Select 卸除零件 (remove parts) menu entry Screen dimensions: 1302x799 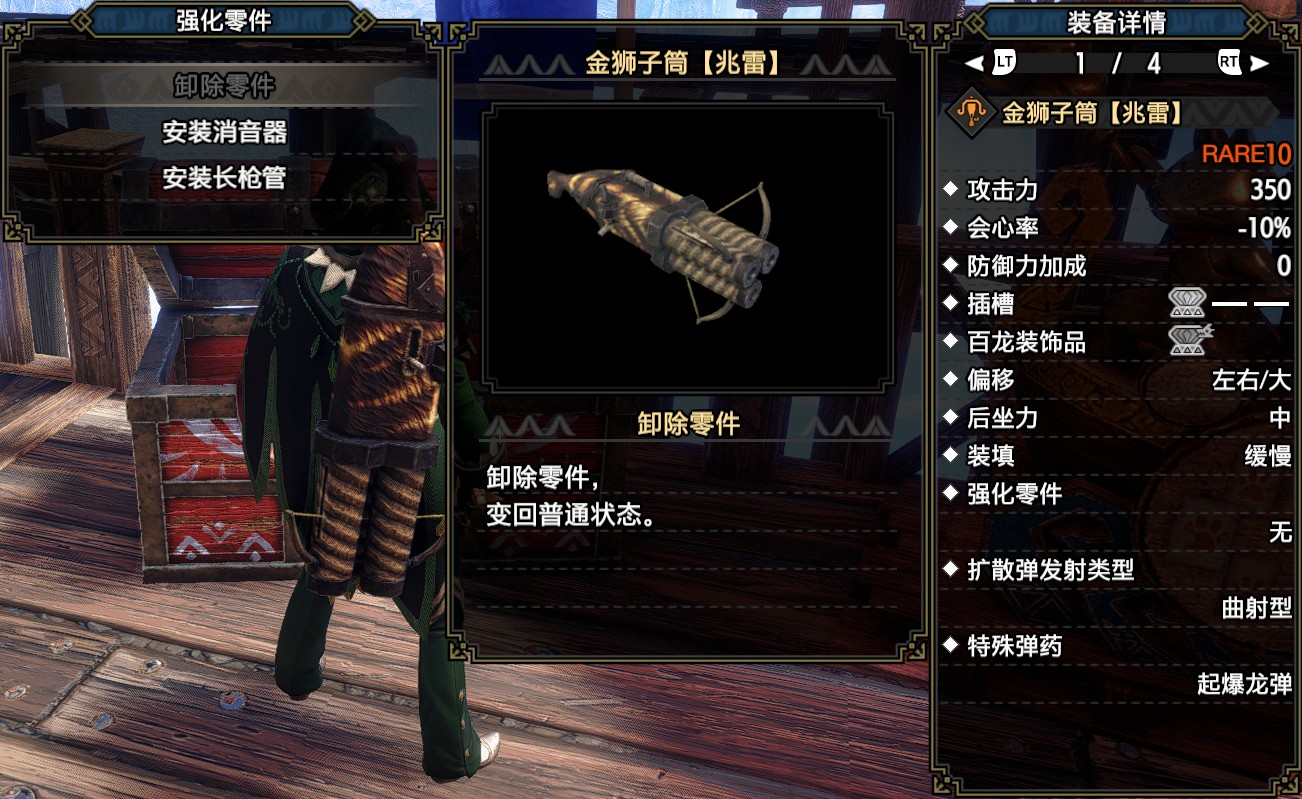(x=224, y=85)
